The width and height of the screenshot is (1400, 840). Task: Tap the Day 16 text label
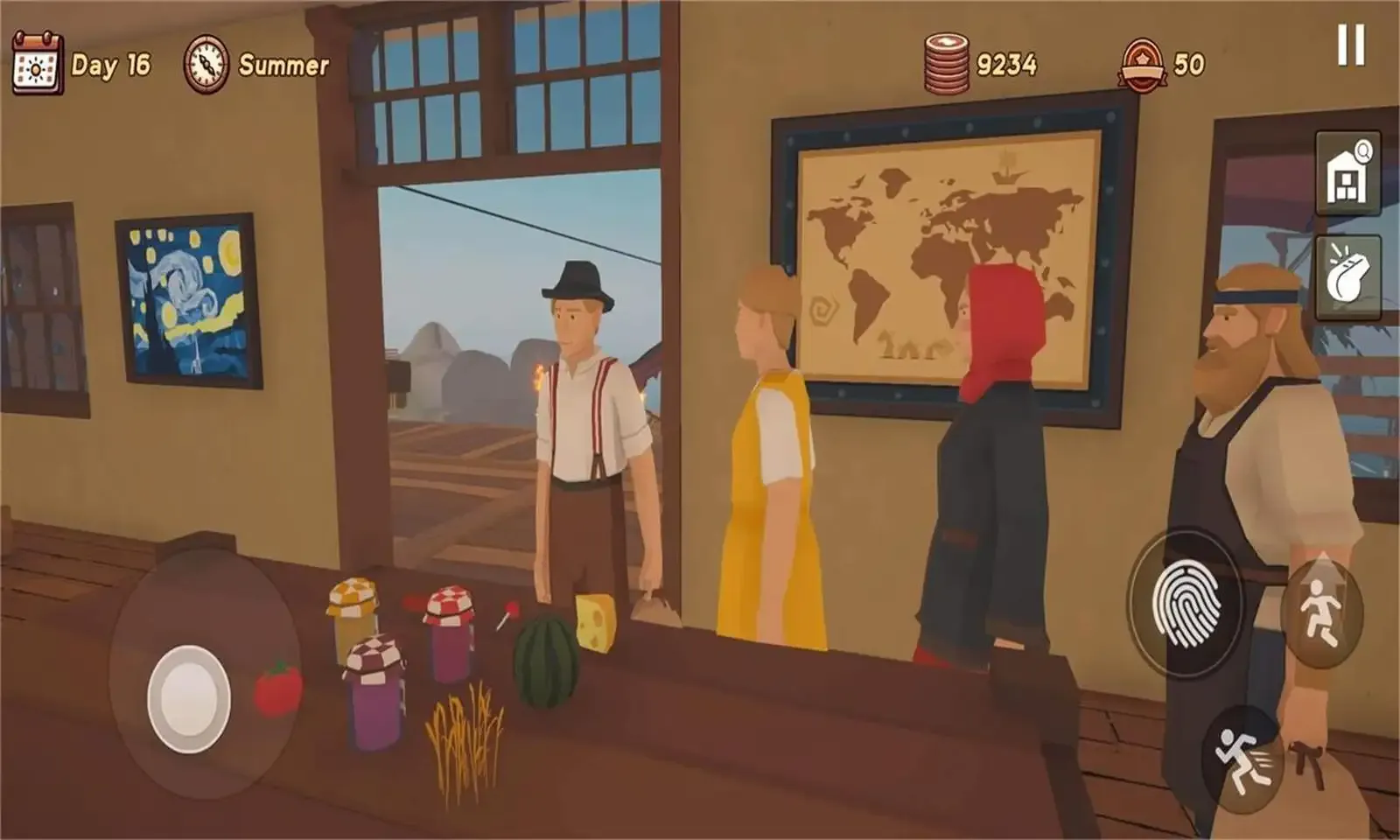[x=111, y=63]
